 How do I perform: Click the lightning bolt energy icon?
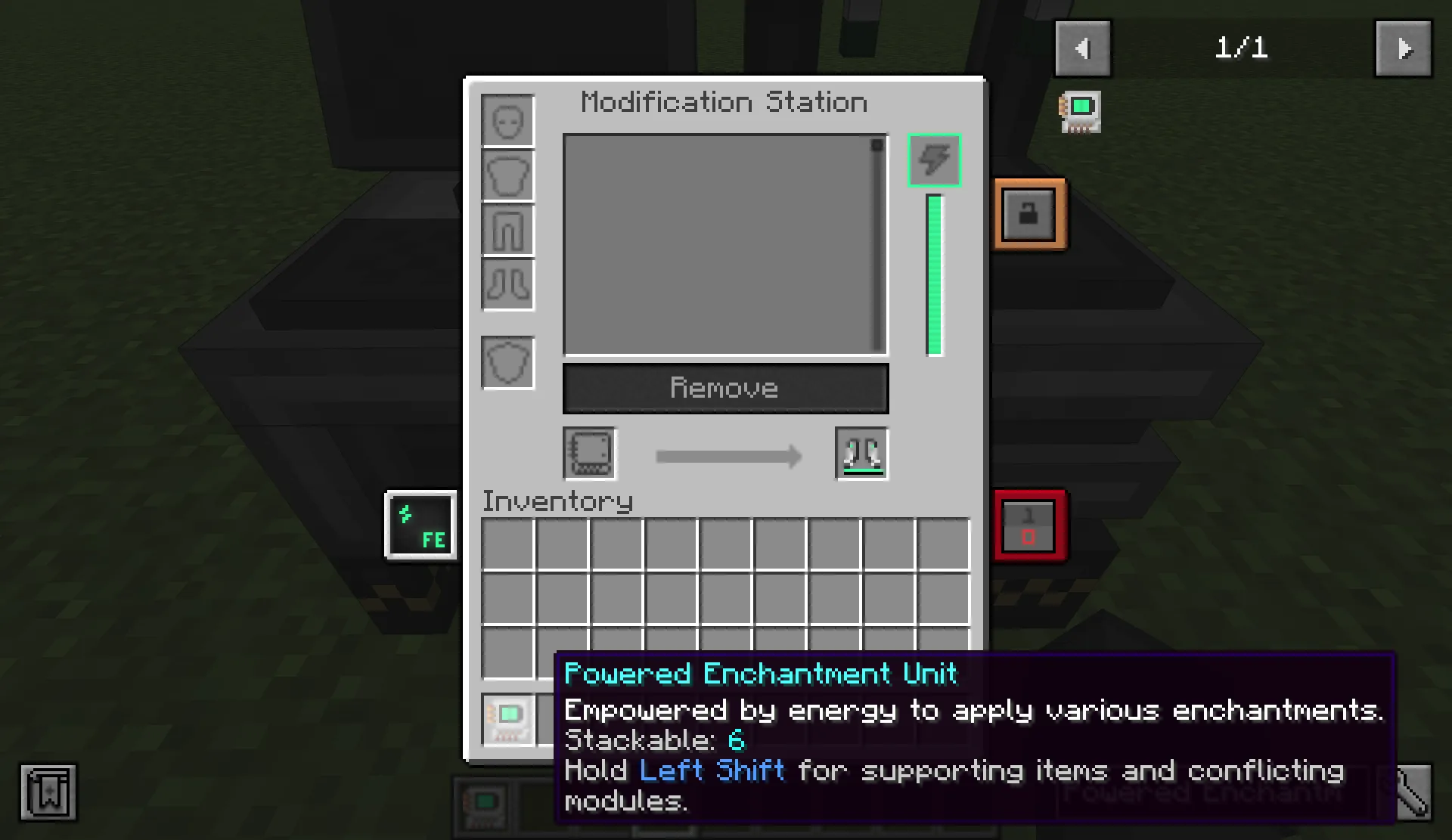934,160
